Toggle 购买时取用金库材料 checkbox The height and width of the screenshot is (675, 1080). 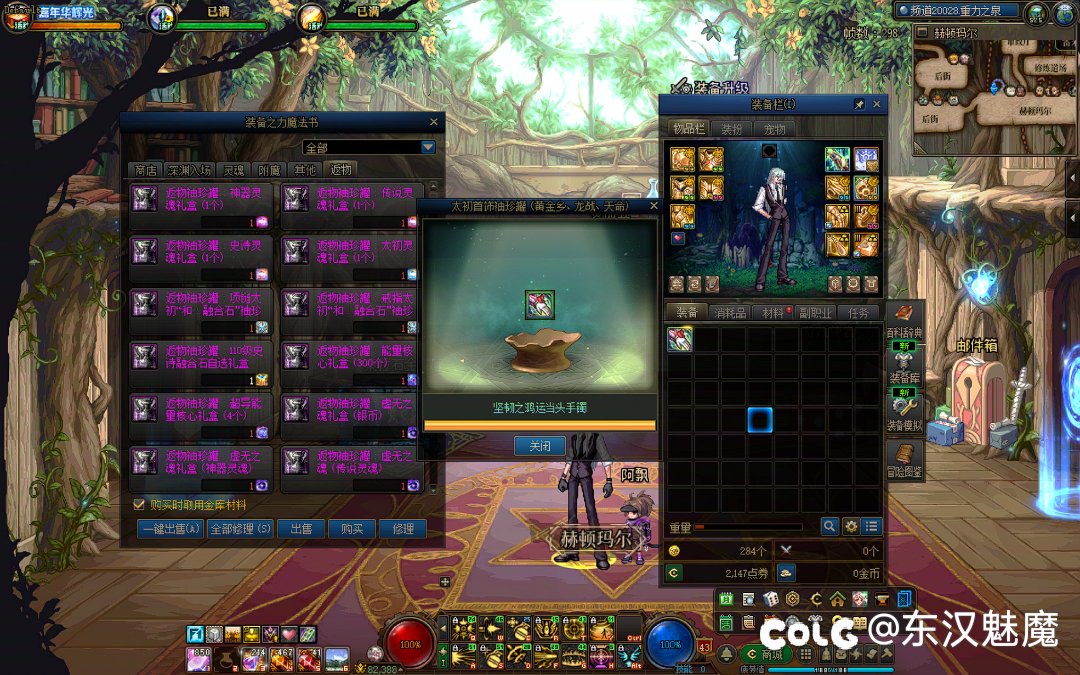(139, 505)
